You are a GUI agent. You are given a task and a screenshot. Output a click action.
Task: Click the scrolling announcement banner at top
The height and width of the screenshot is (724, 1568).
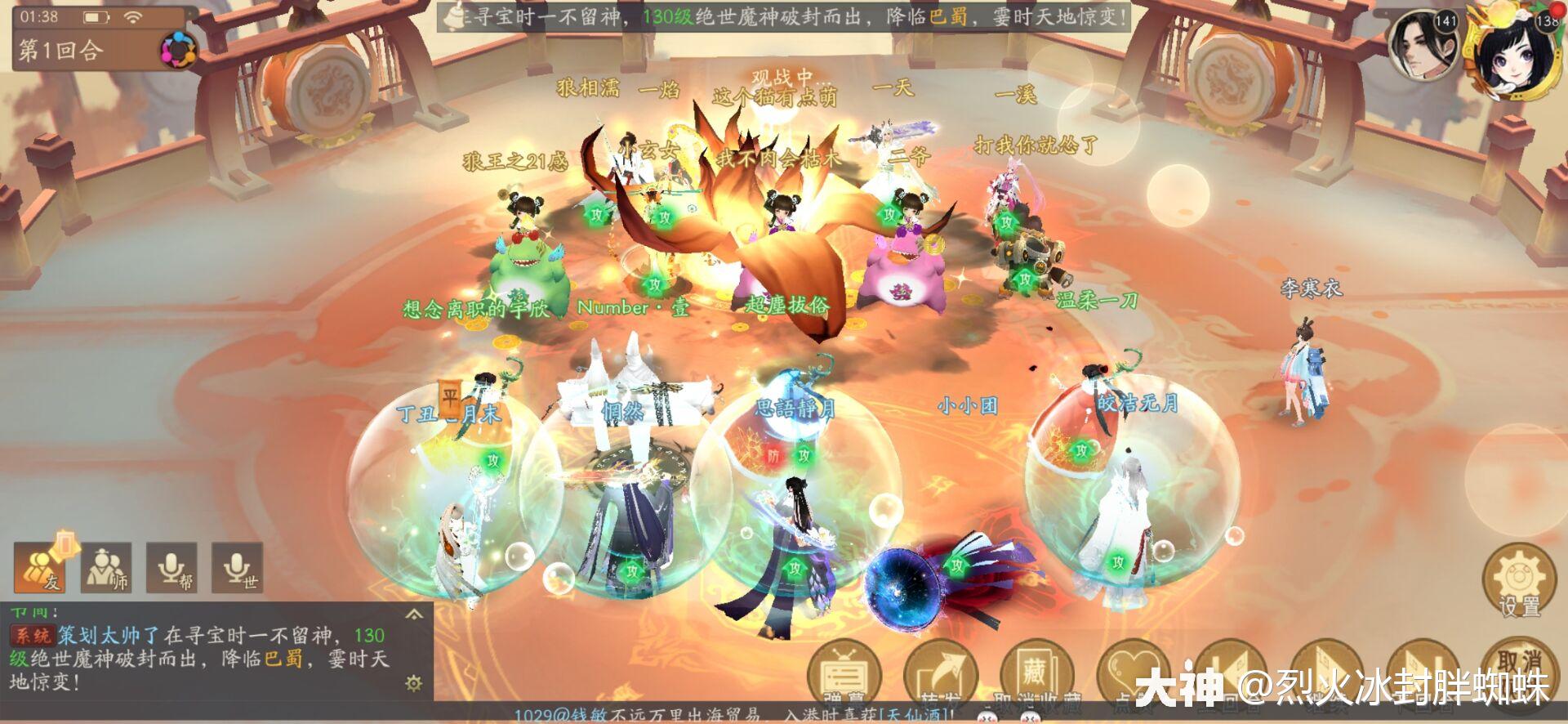click(784, 16)
